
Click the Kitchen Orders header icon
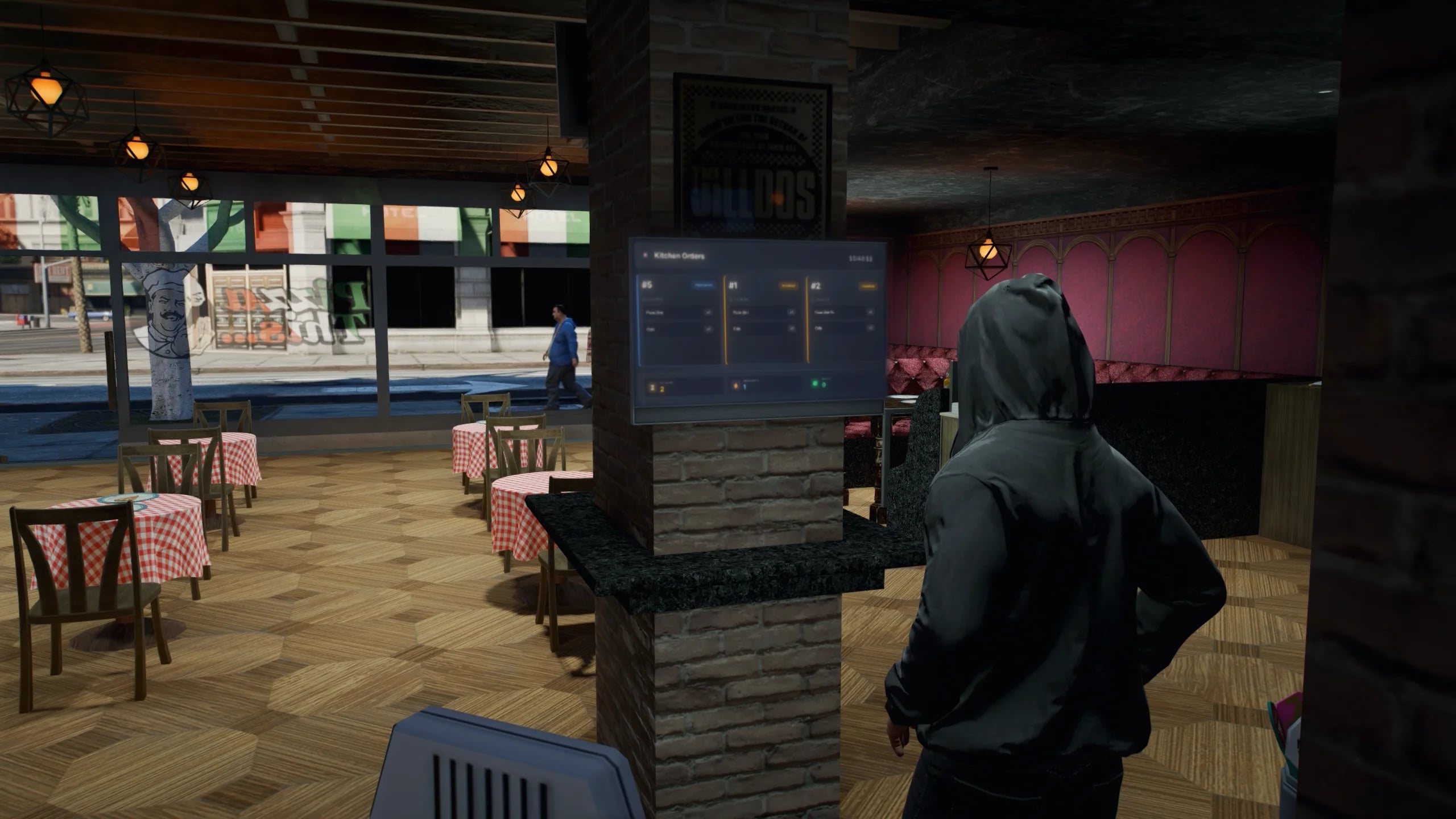(645, 254)
